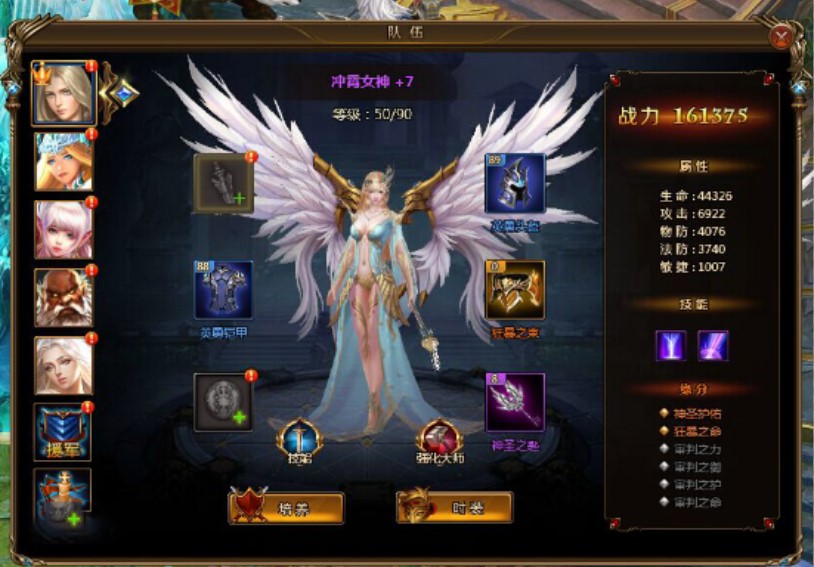Select the blue chest armor equipment slot

pyautogui.click(x=223, y=290)
